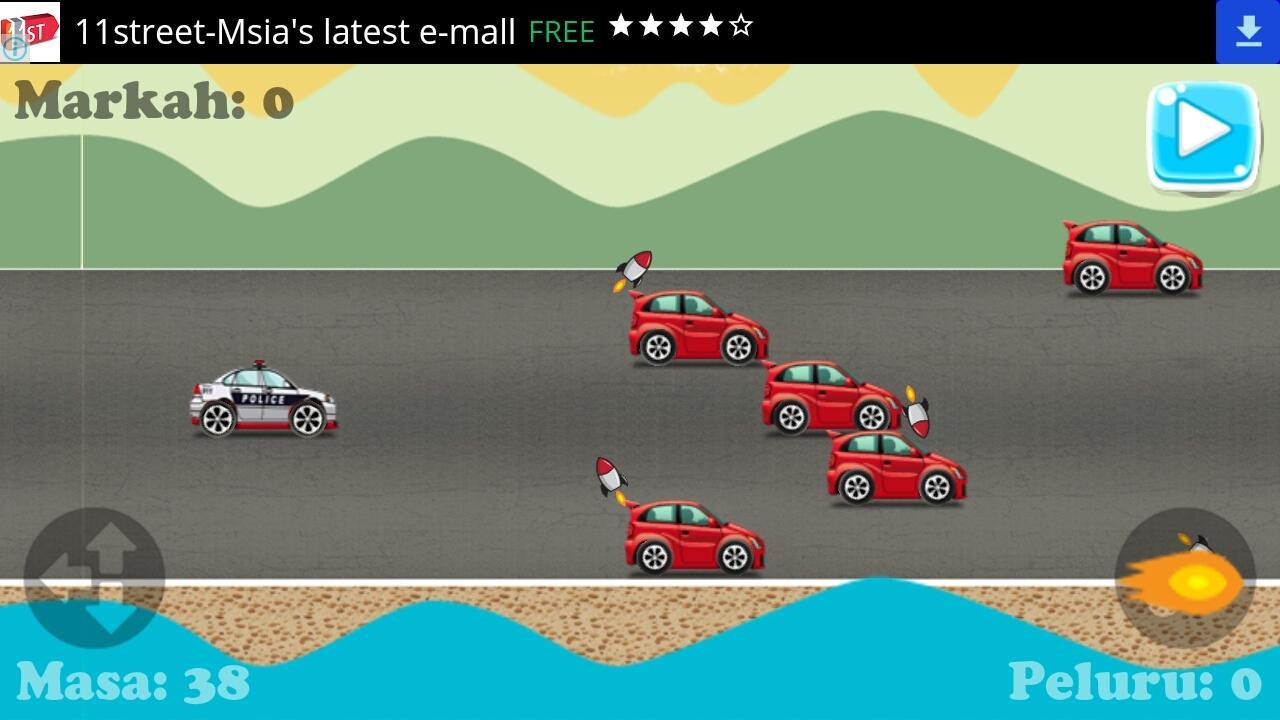Viewport: 1280px width, 720px height.
Task: Tap the blue play arrow button
Action: point(1202,135)
